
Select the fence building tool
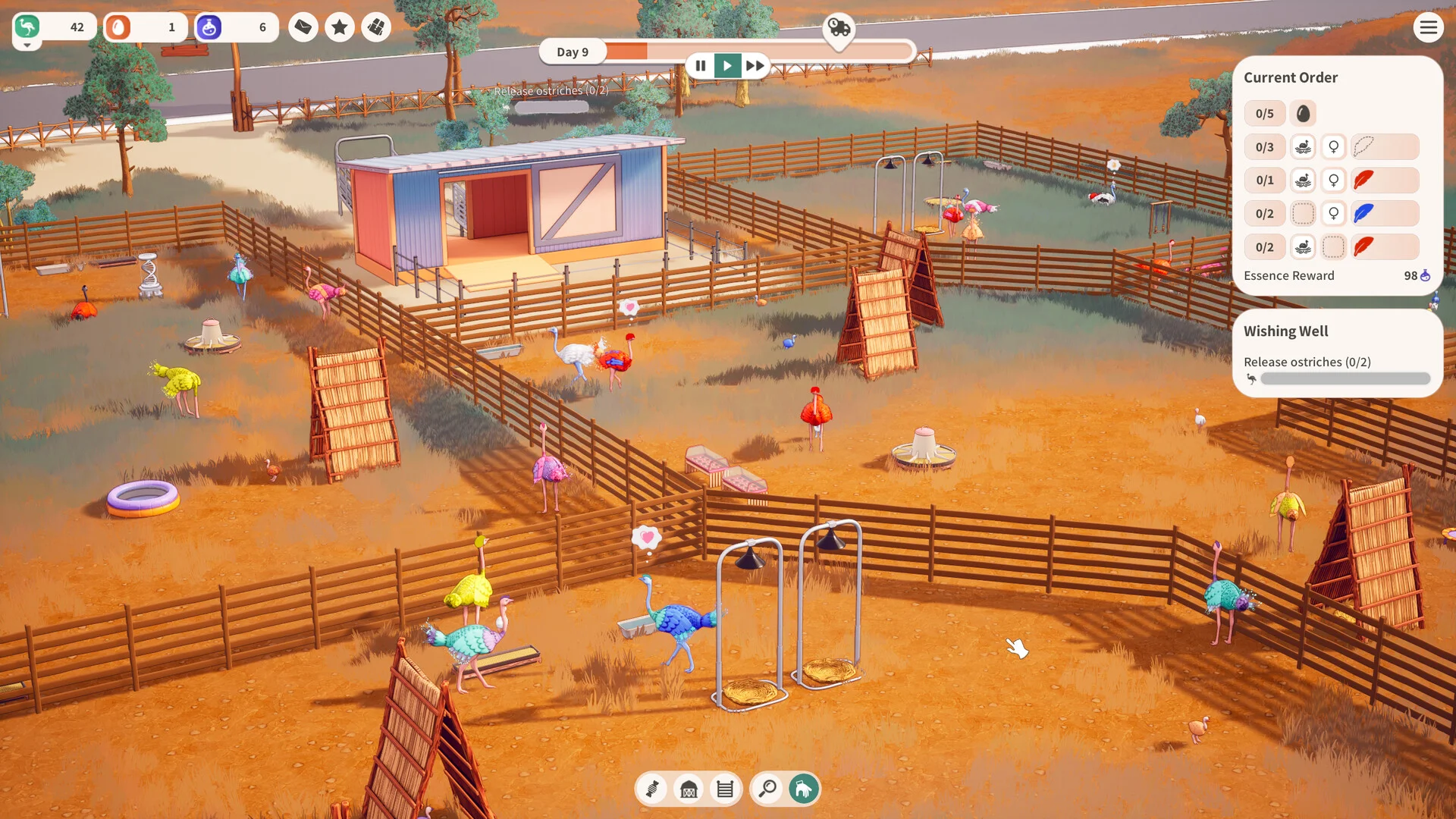click(725, 789)
